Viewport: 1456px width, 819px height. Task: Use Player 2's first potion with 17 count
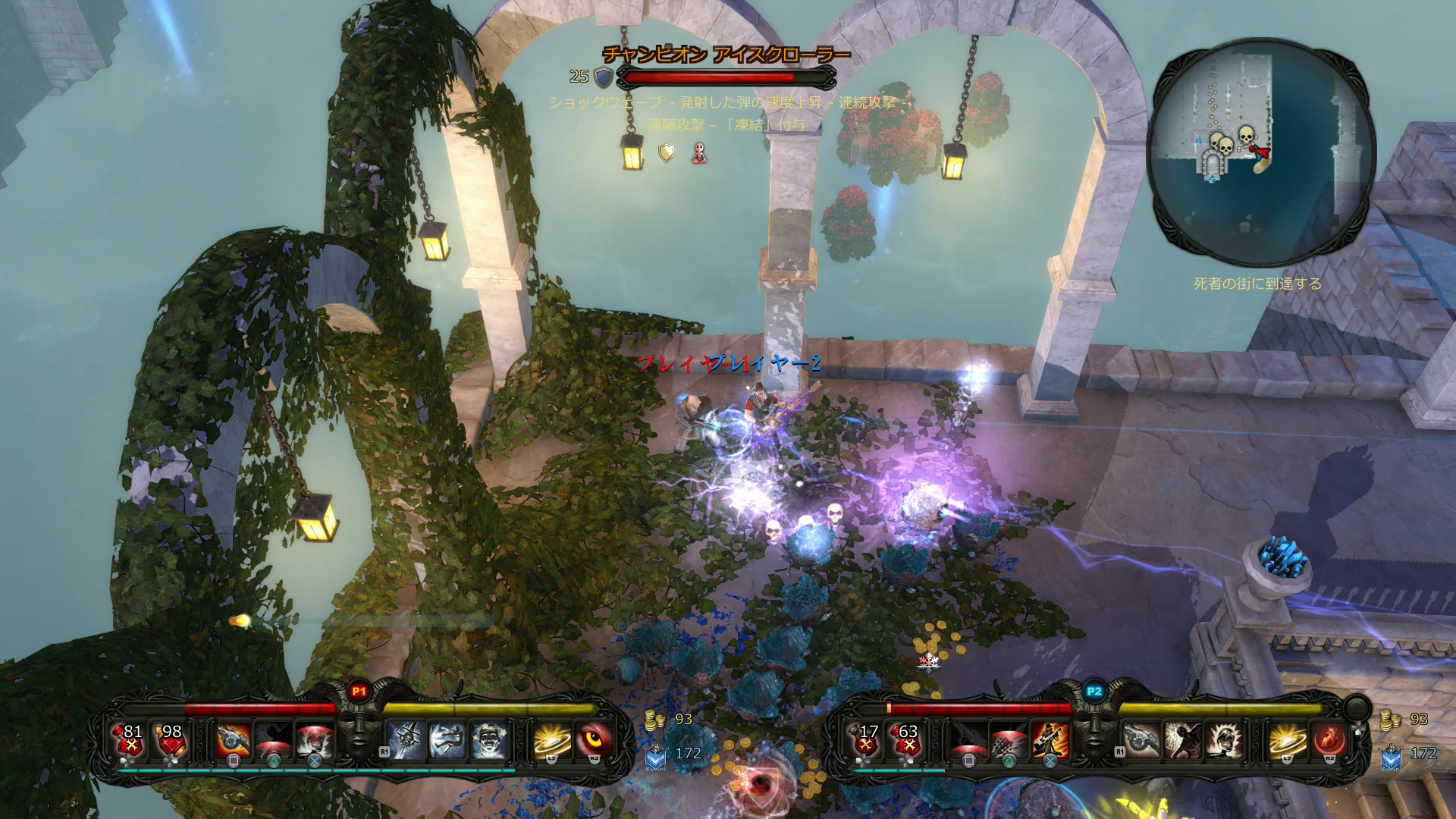[866, 739]
